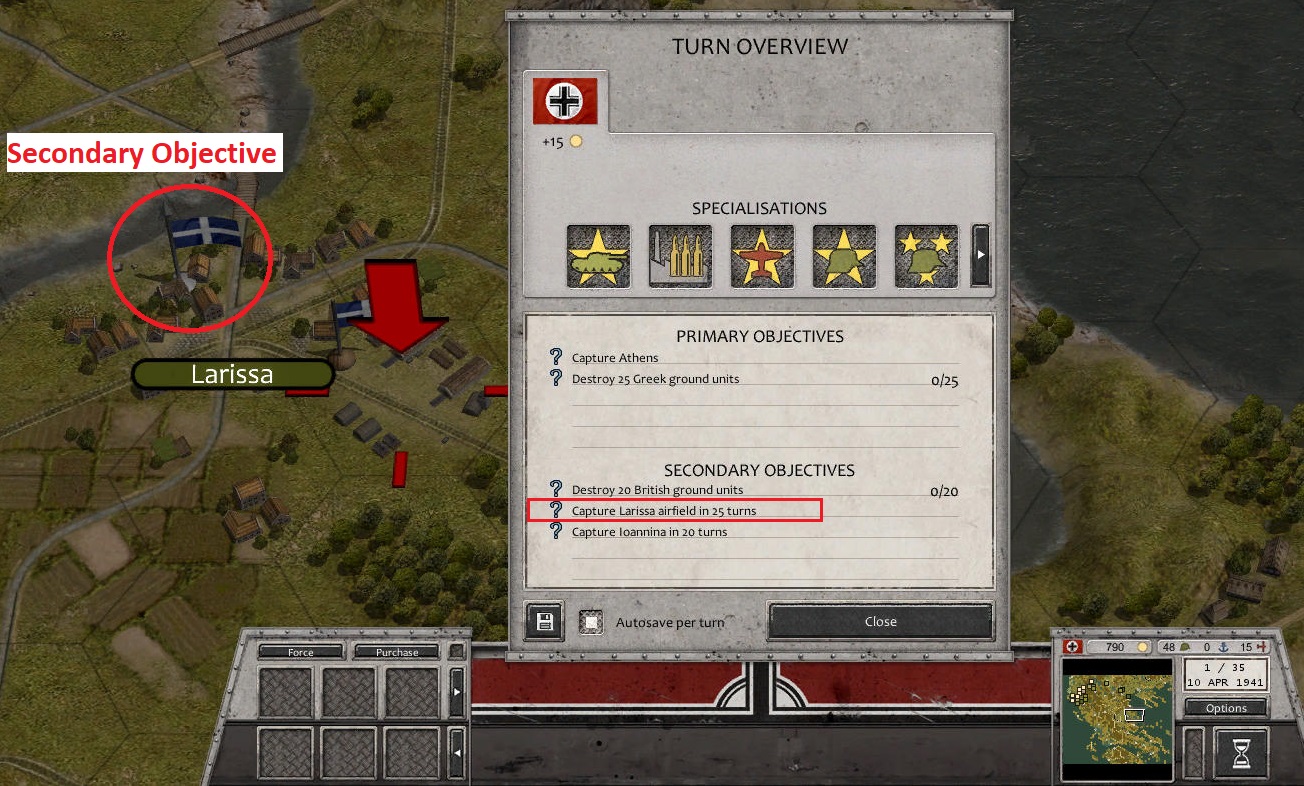This screenshot has width=1304, height=786.
Task: Select the single-star infantry specialisation icon
Action: pyautogui.click(x=843, y=255)
